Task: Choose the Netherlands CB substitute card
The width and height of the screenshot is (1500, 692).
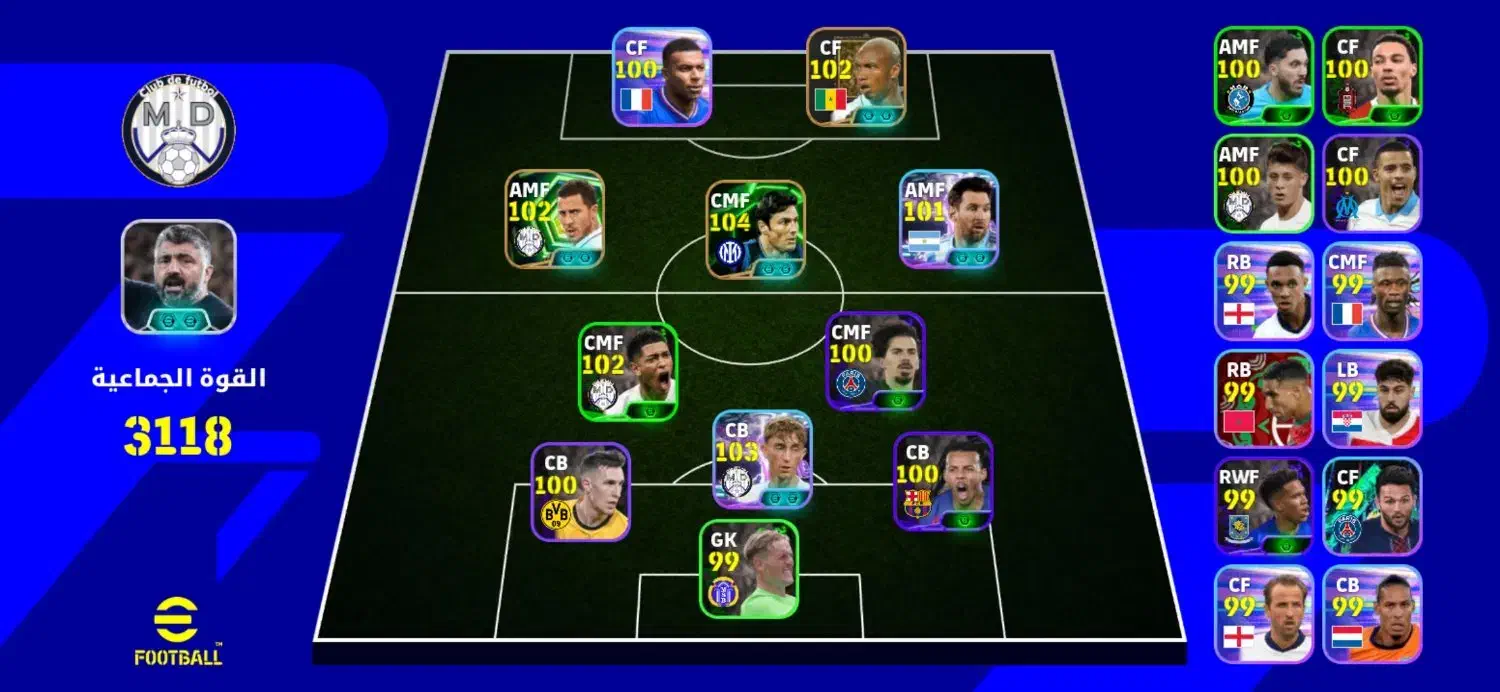Action: pos(1372,614)
